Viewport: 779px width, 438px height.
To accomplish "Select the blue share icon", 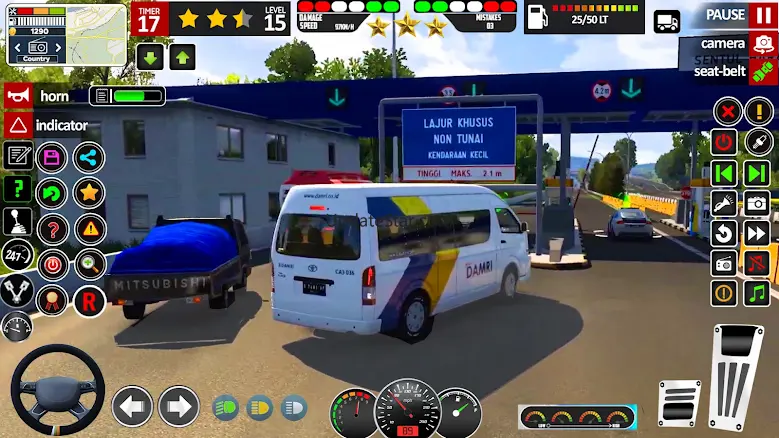I will [x=89, y=157].
